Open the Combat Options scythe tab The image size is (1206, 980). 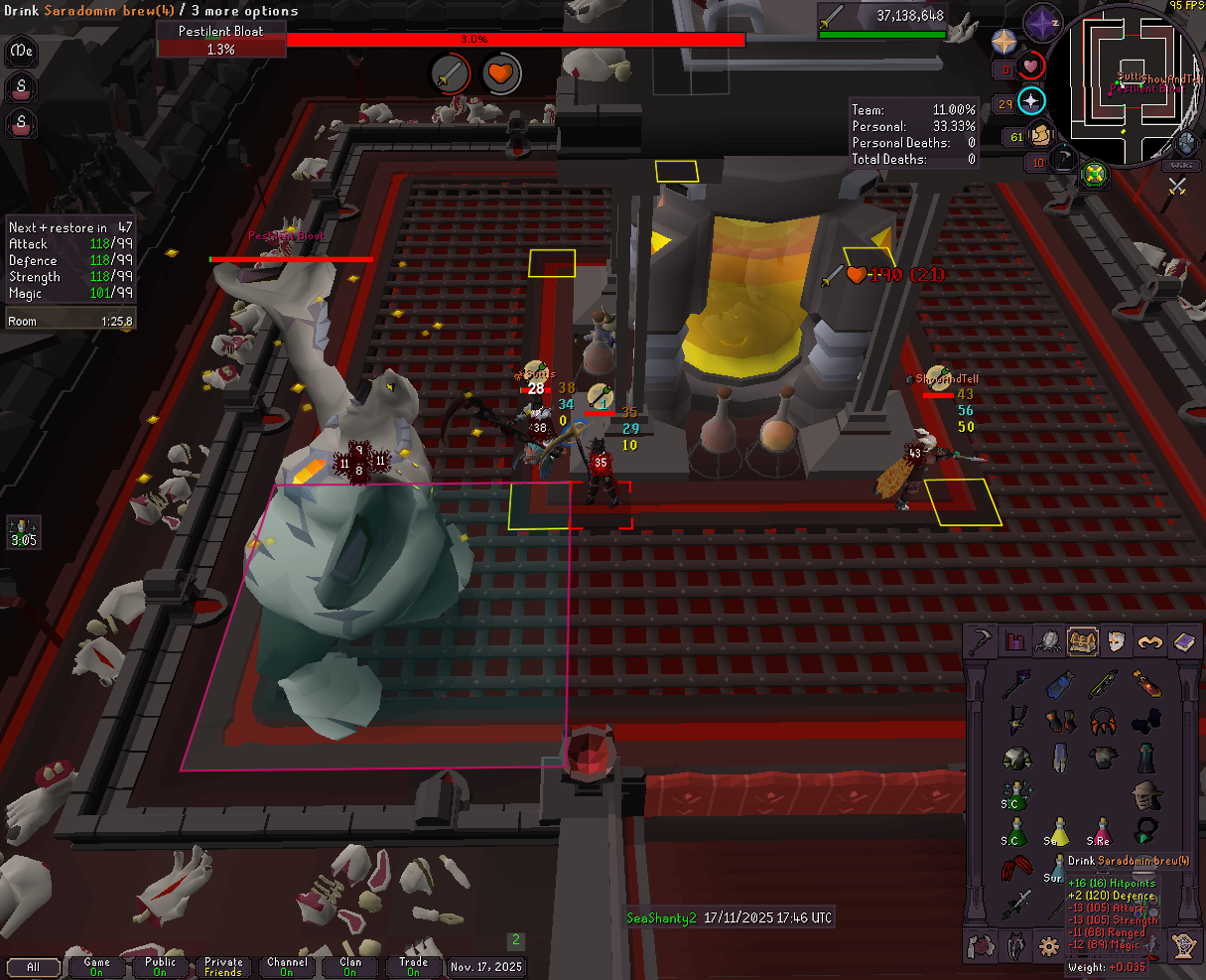pyautogui.click(x=983, y=641)
